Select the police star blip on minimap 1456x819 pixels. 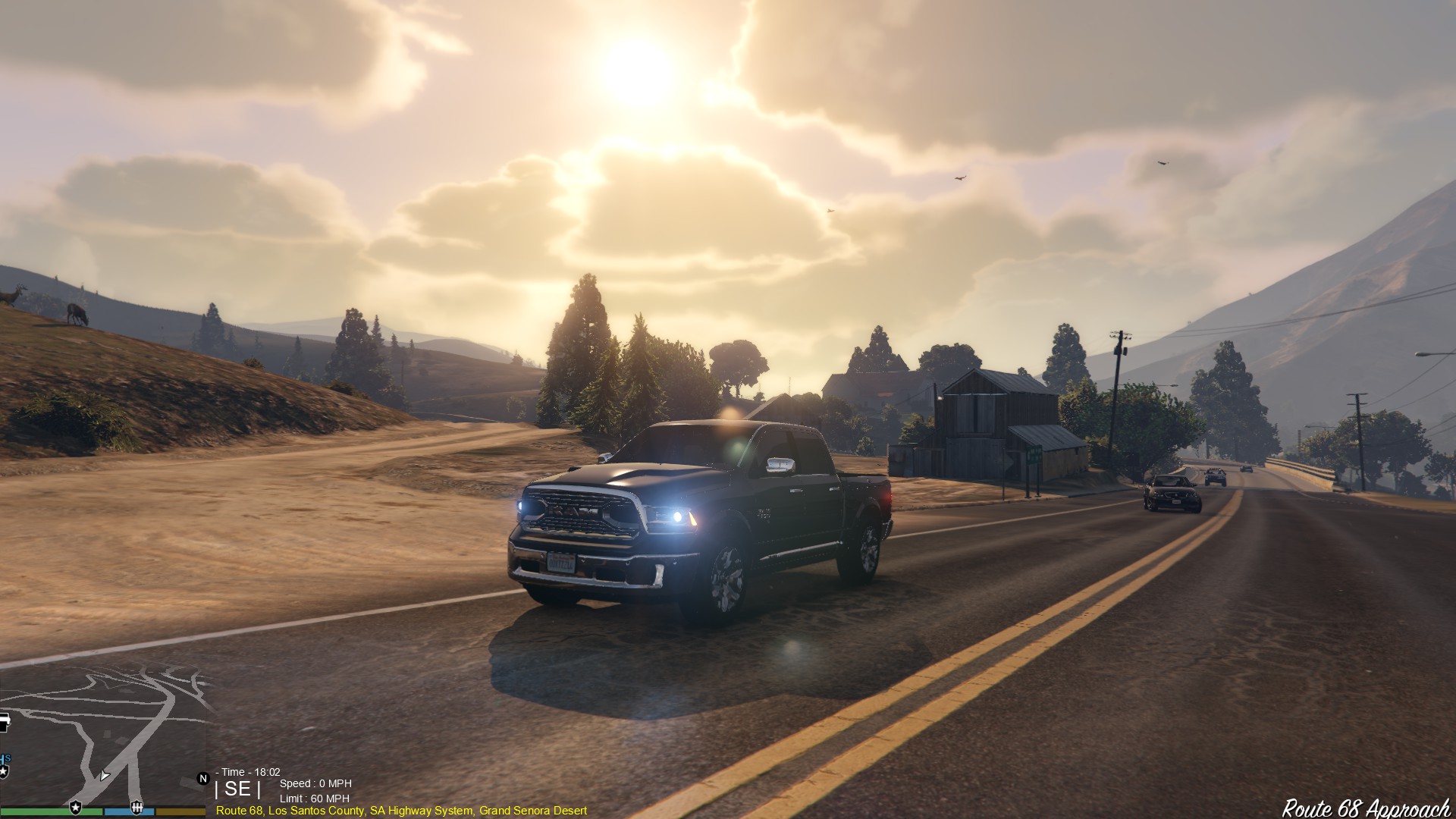click(75, 807)
